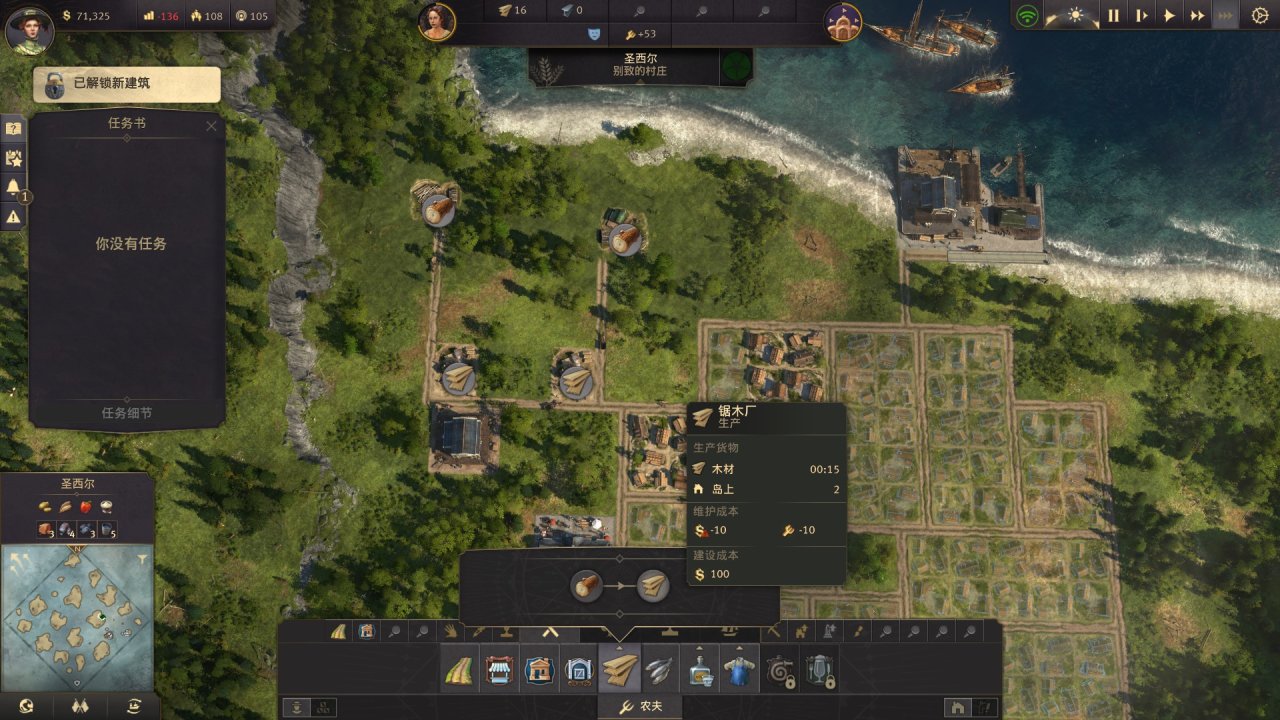Open the alert warning triangle tab

coord(13,216)
